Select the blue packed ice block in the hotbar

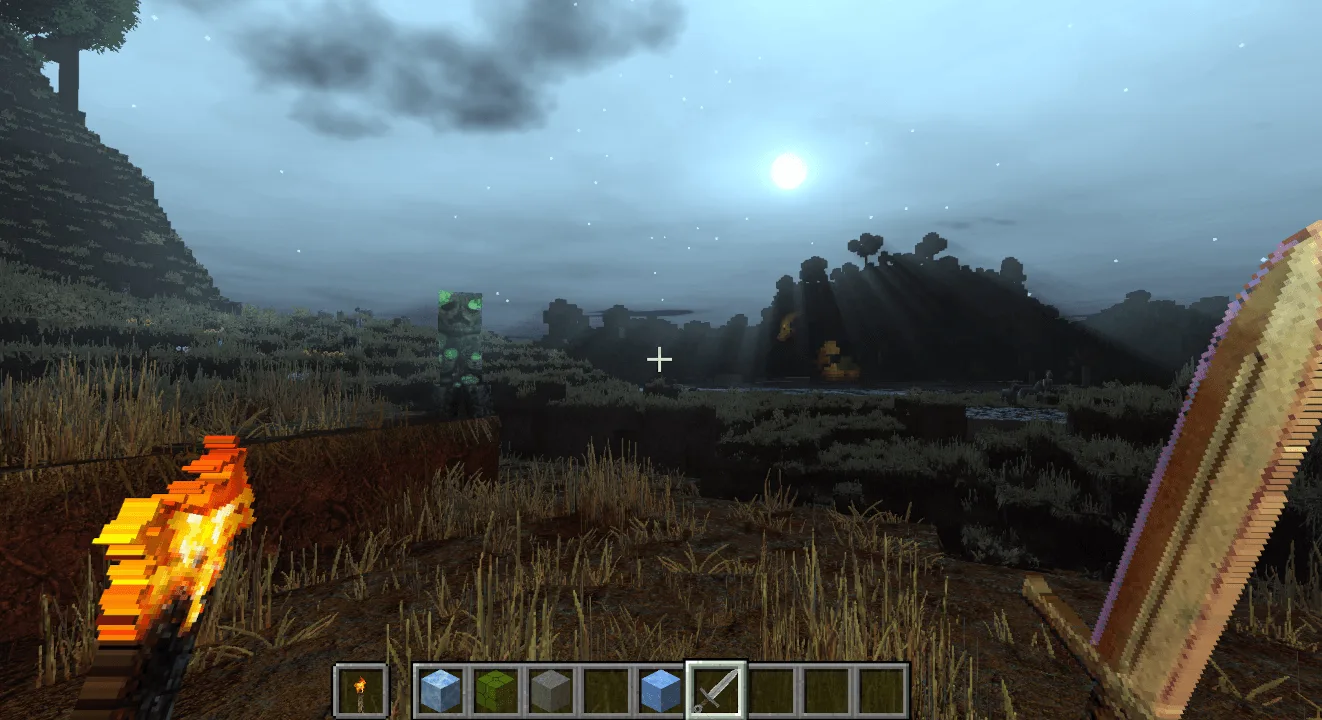658,690
